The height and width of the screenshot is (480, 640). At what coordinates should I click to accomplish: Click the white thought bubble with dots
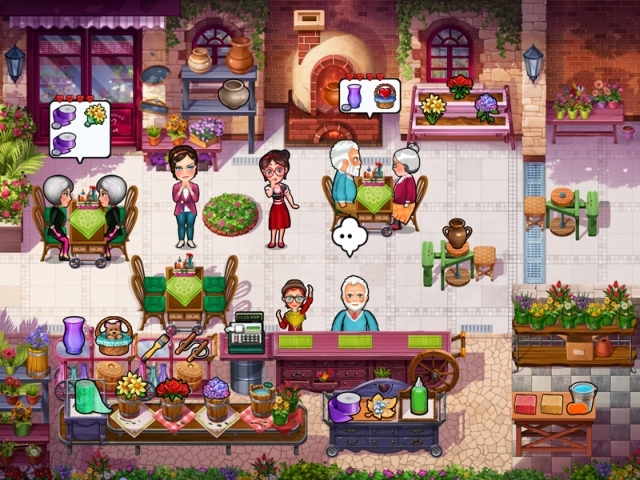(350, 235)
